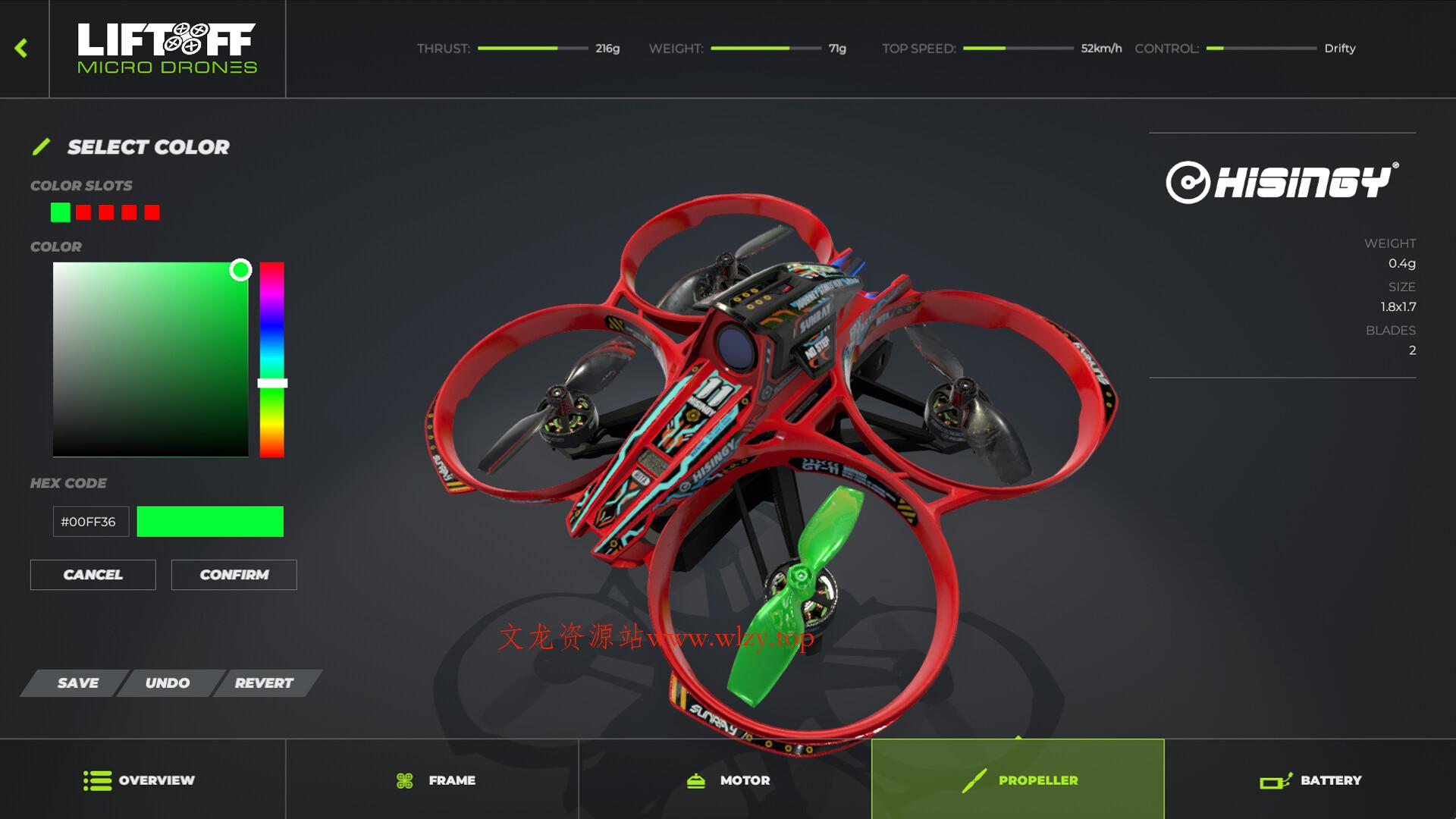This screenshot has height=819, width=1456.
Task: Click the Overview list icon
Action: pos(94,780)
